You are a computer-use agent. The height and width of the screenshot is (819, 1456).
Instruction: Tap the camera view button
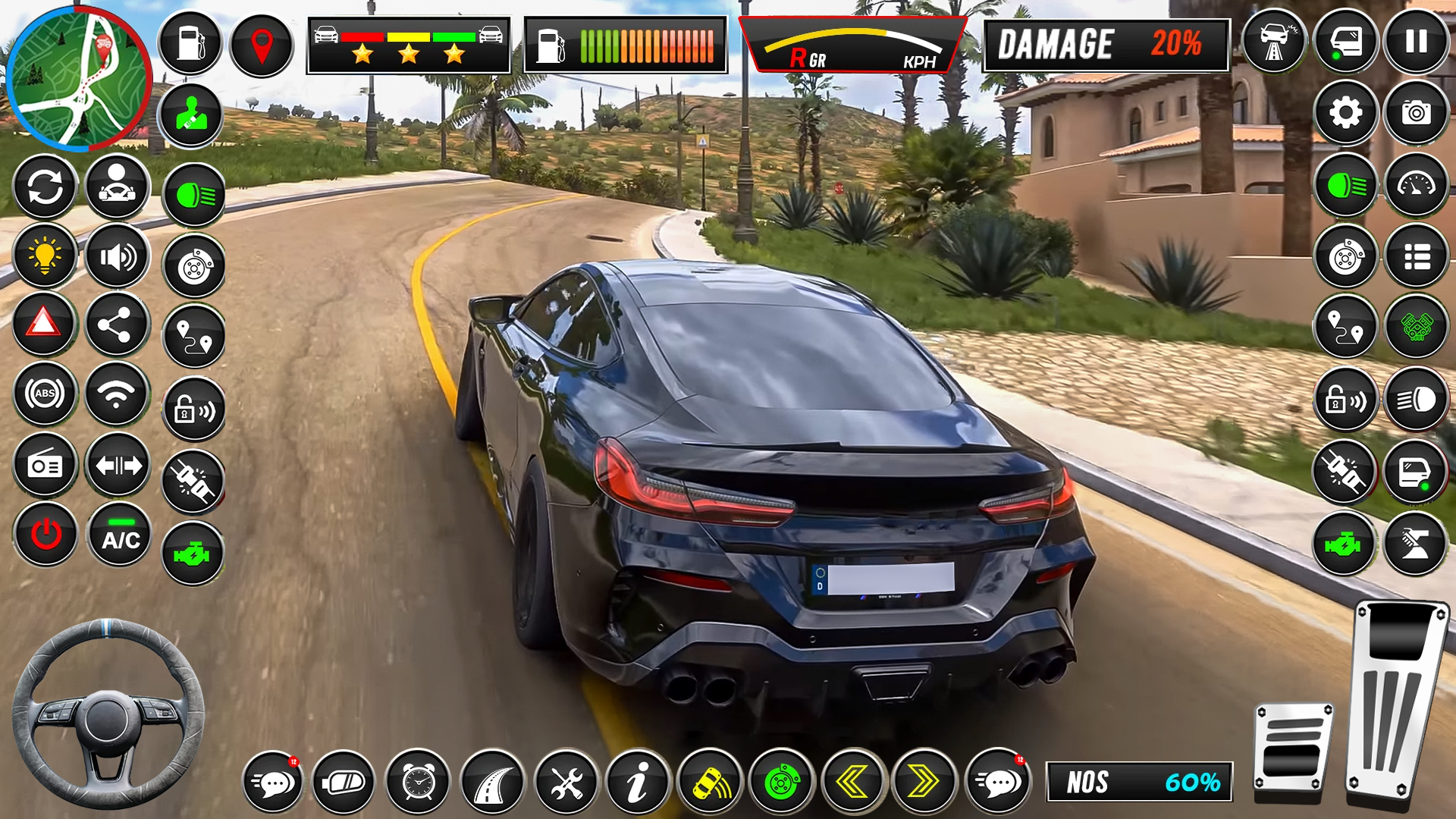1416,114
